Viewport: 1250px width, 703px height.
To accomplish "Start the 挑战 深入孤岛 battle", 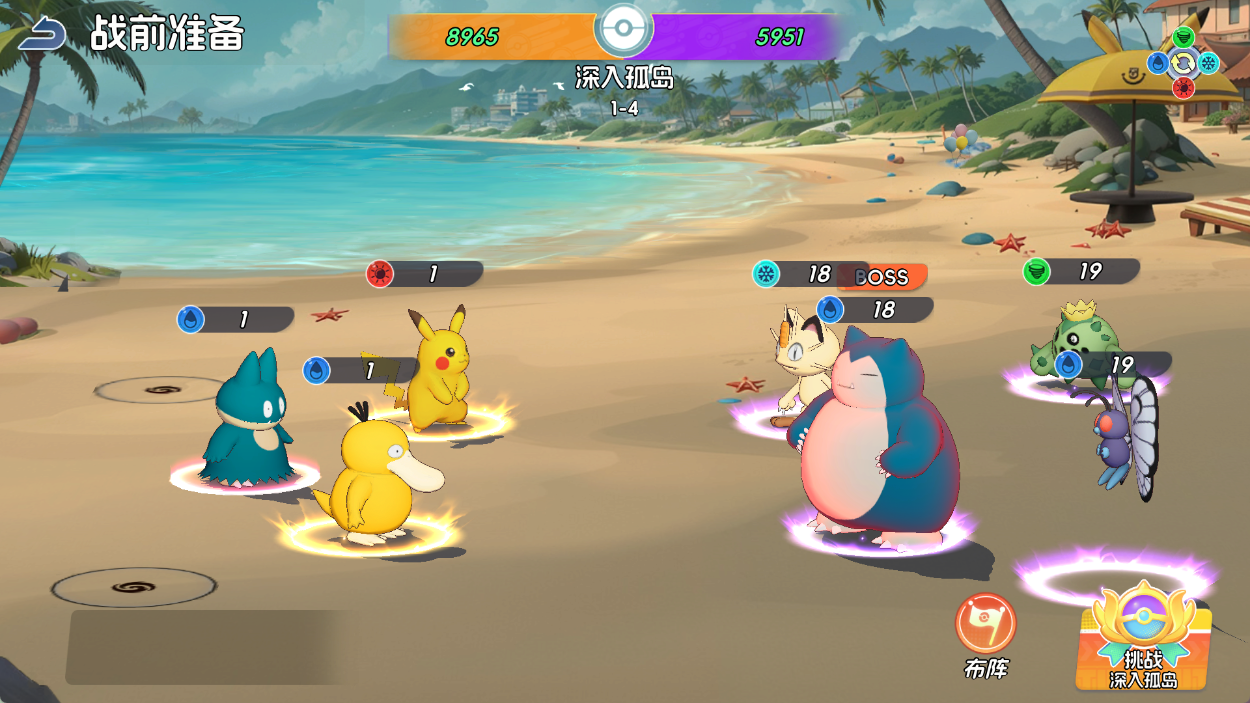I will [x=1143, y=638].
